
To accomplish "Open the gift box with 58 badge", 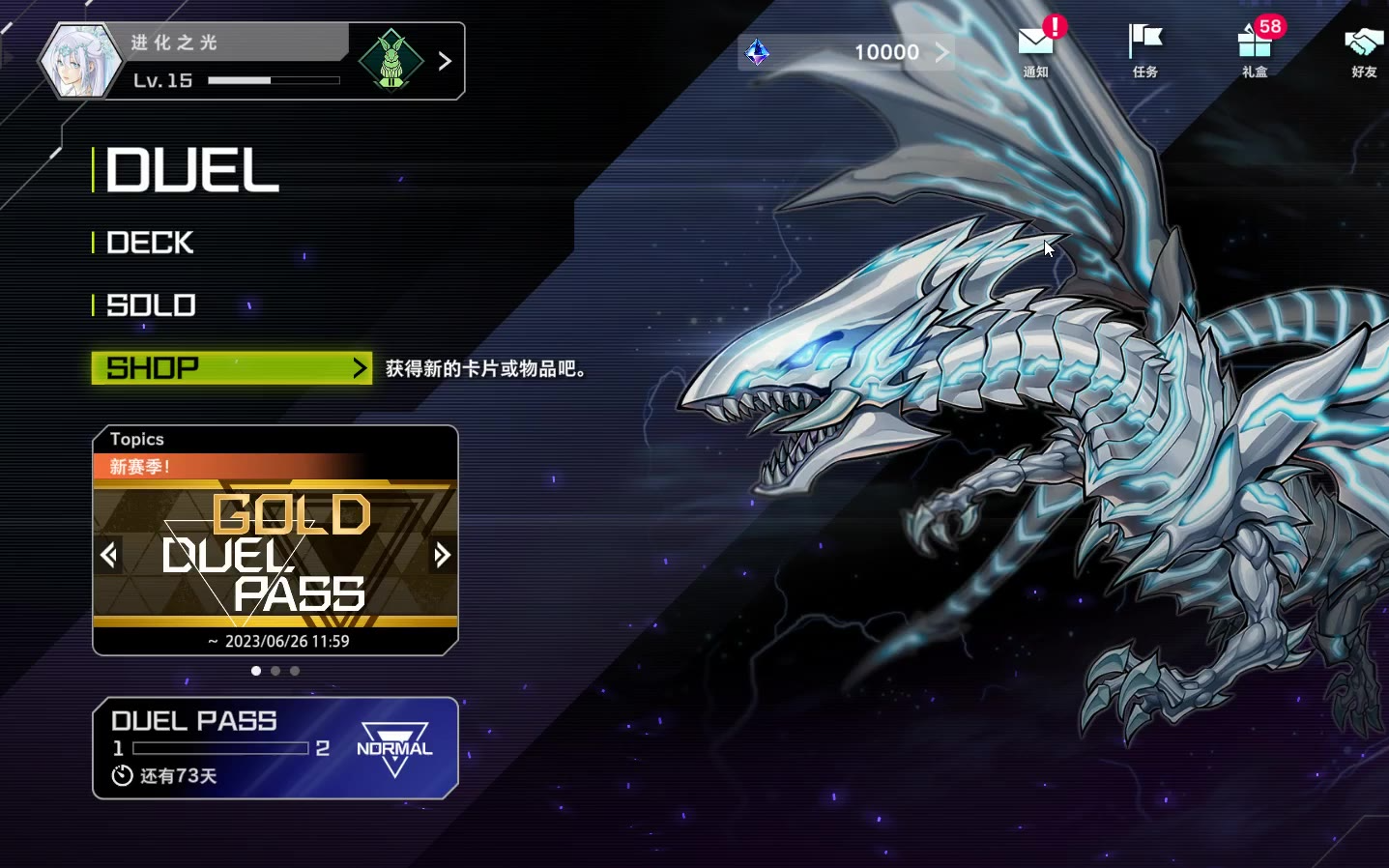I will click(x=1255, y=50).
